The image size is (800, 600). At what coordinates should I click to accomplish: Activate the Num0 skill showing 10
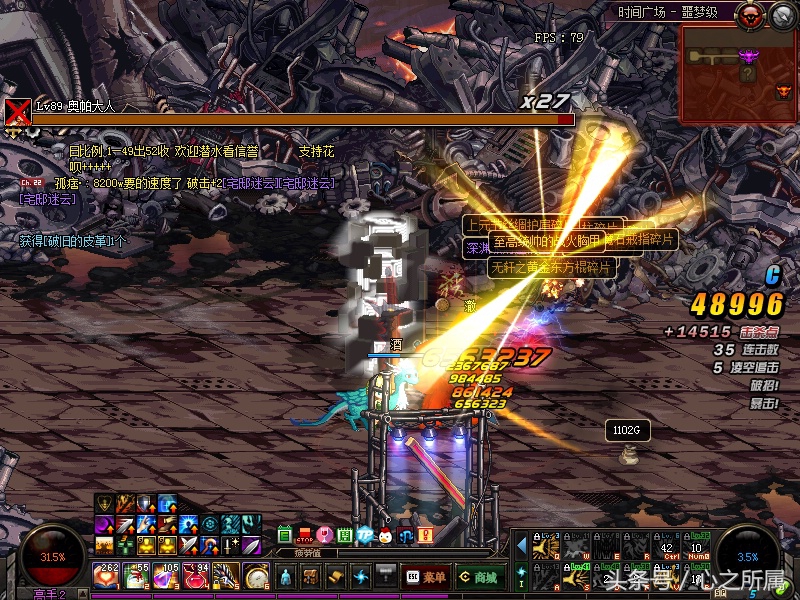[x=696, y=545]
